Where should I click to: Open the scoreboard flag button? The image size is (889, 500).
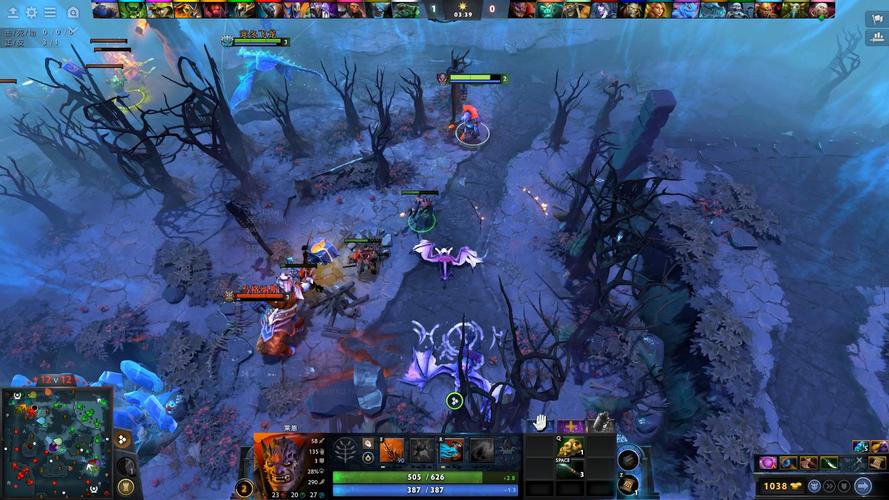pyautogui.click(x=874, y=18)
